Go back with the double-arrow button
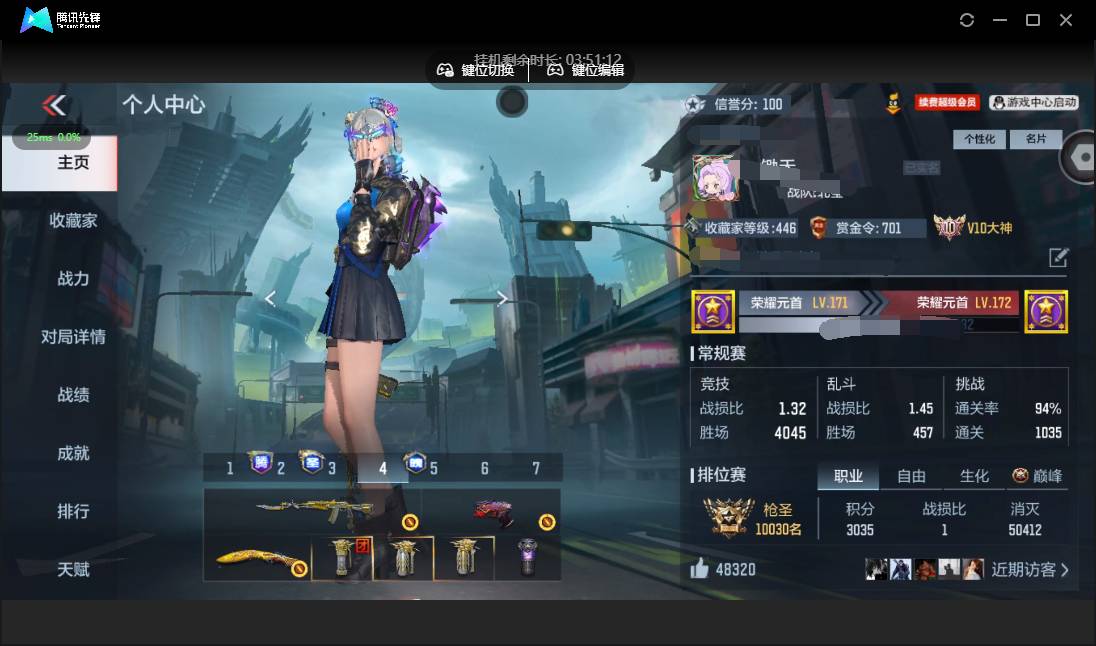 click(x=54, y=105)
